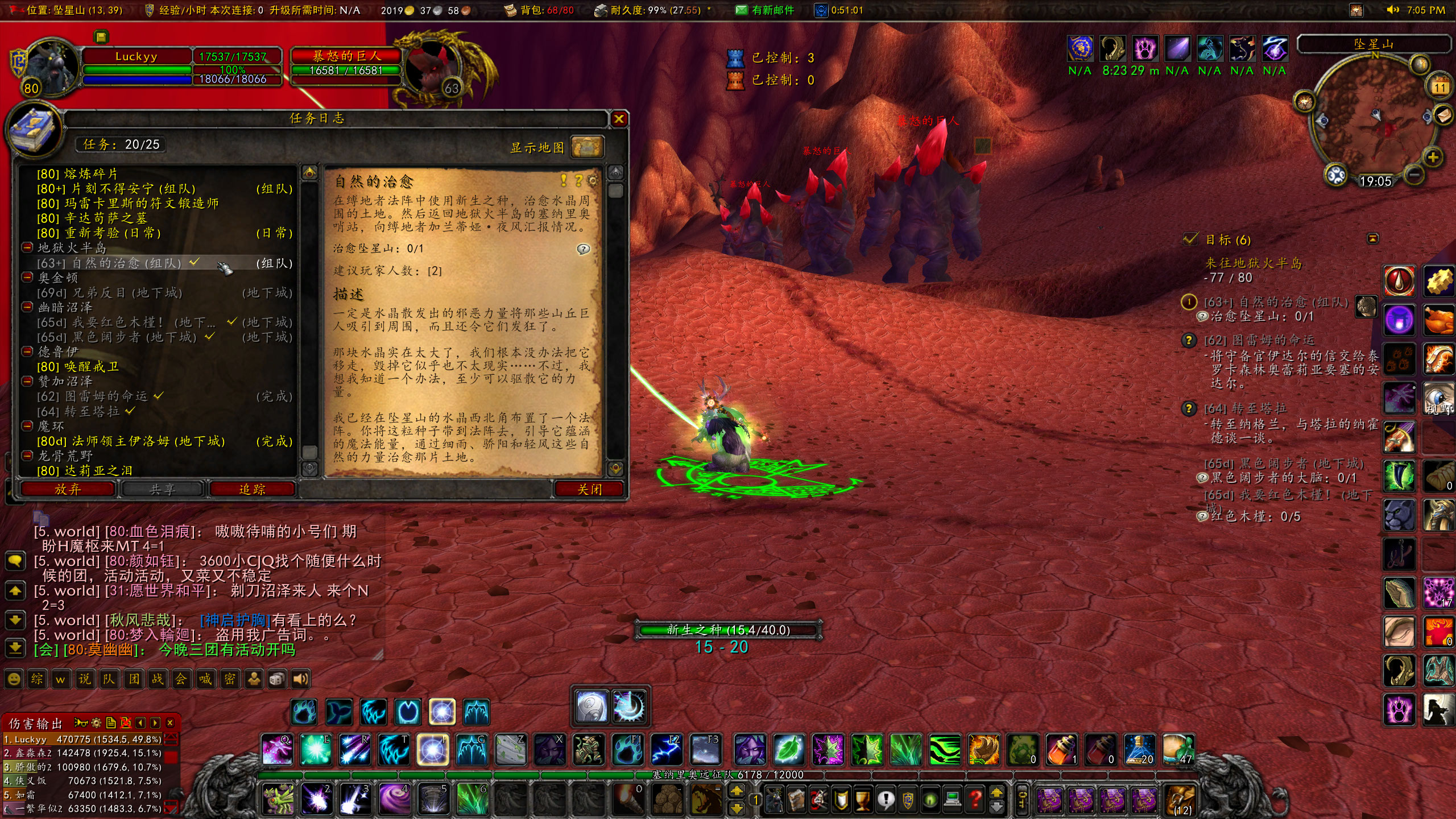Switch to the 队 party chat tab
Viewport: 1456px width, 819px height.
coord(109,679)
